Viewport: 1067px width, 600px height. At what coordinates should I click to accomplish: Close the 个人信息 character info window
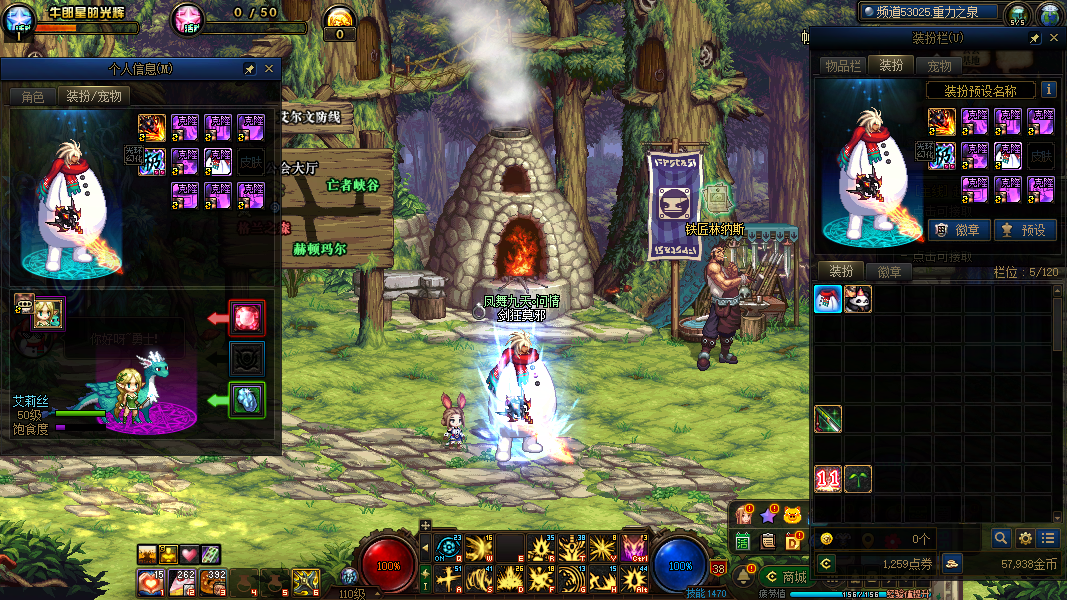pos(269,69)
